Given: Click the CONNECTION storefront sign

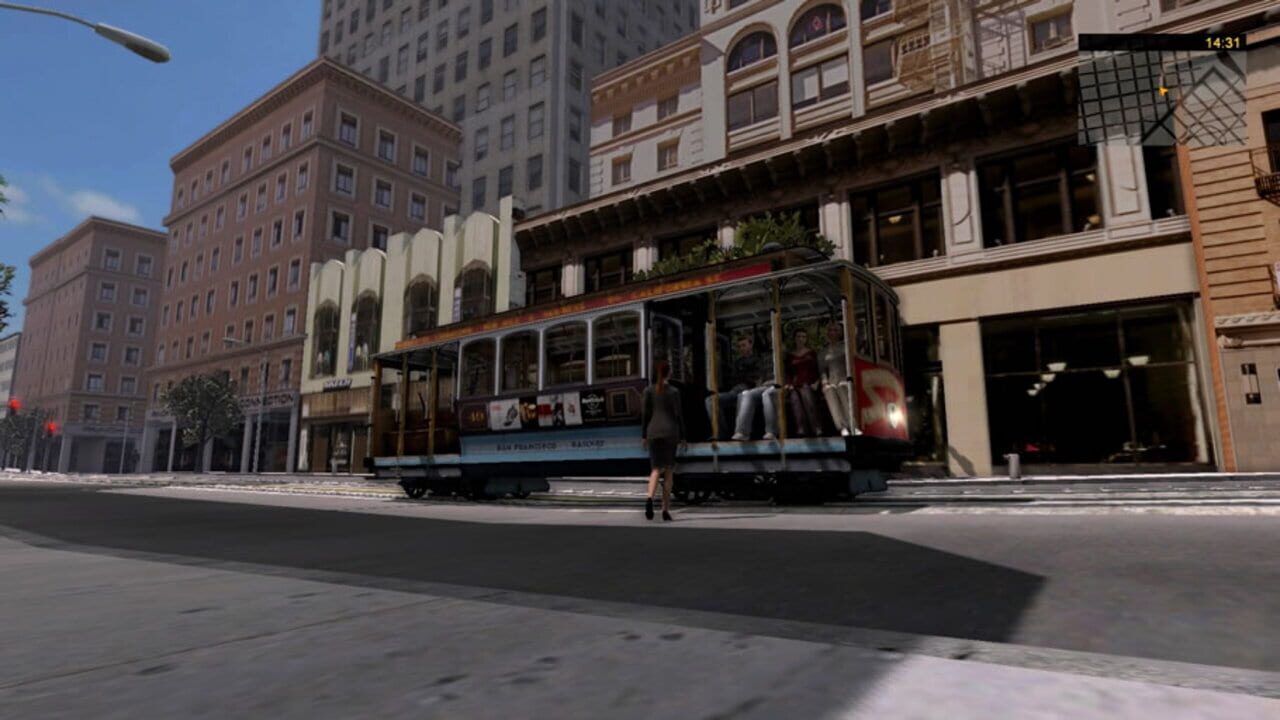Looking at the screenshot, I should (268, 400).
